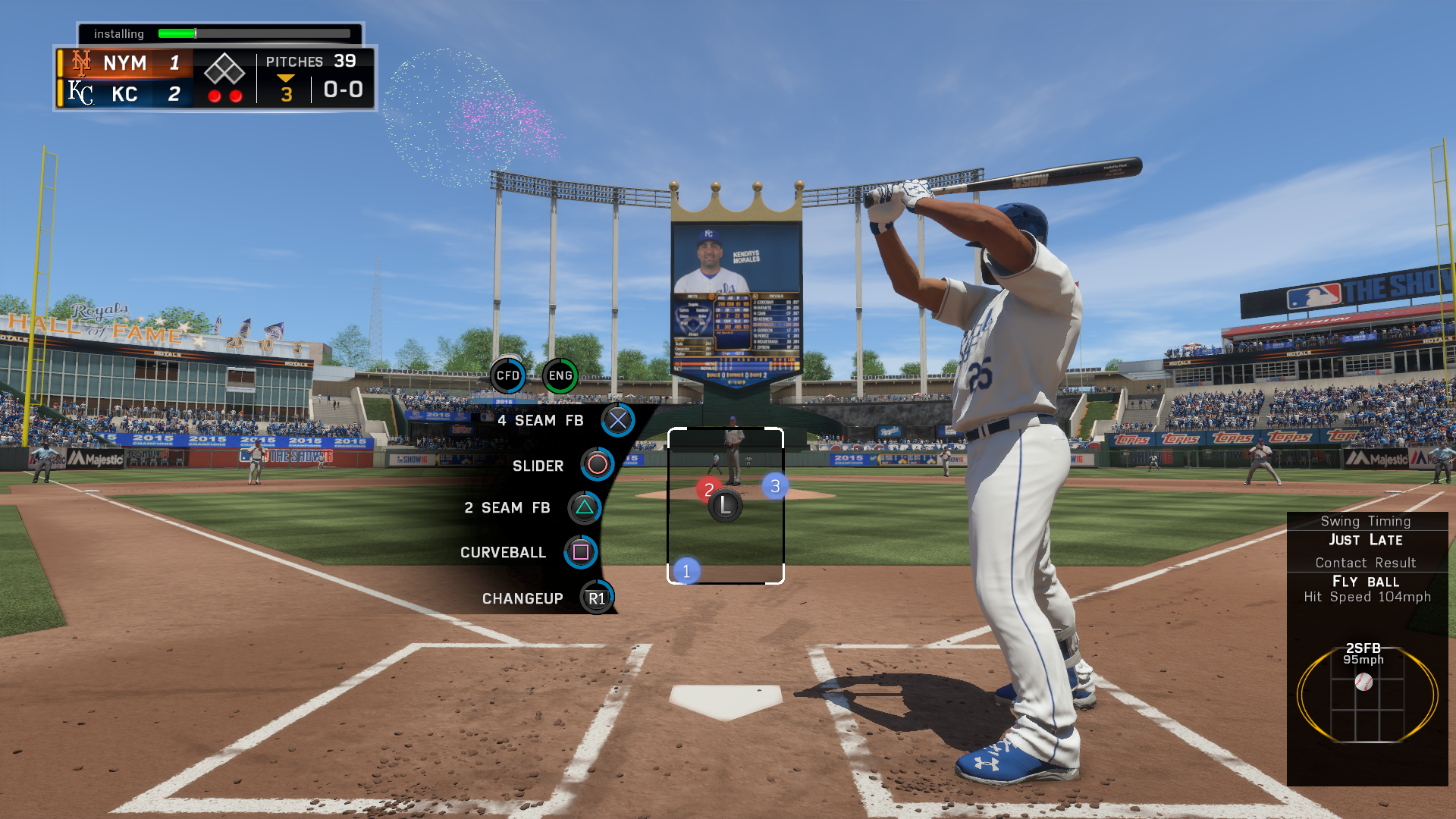The height and width of the screenshot is (819, 1456).
Task: Toggle the first red out indicator
Action: (x=215, y=94)
